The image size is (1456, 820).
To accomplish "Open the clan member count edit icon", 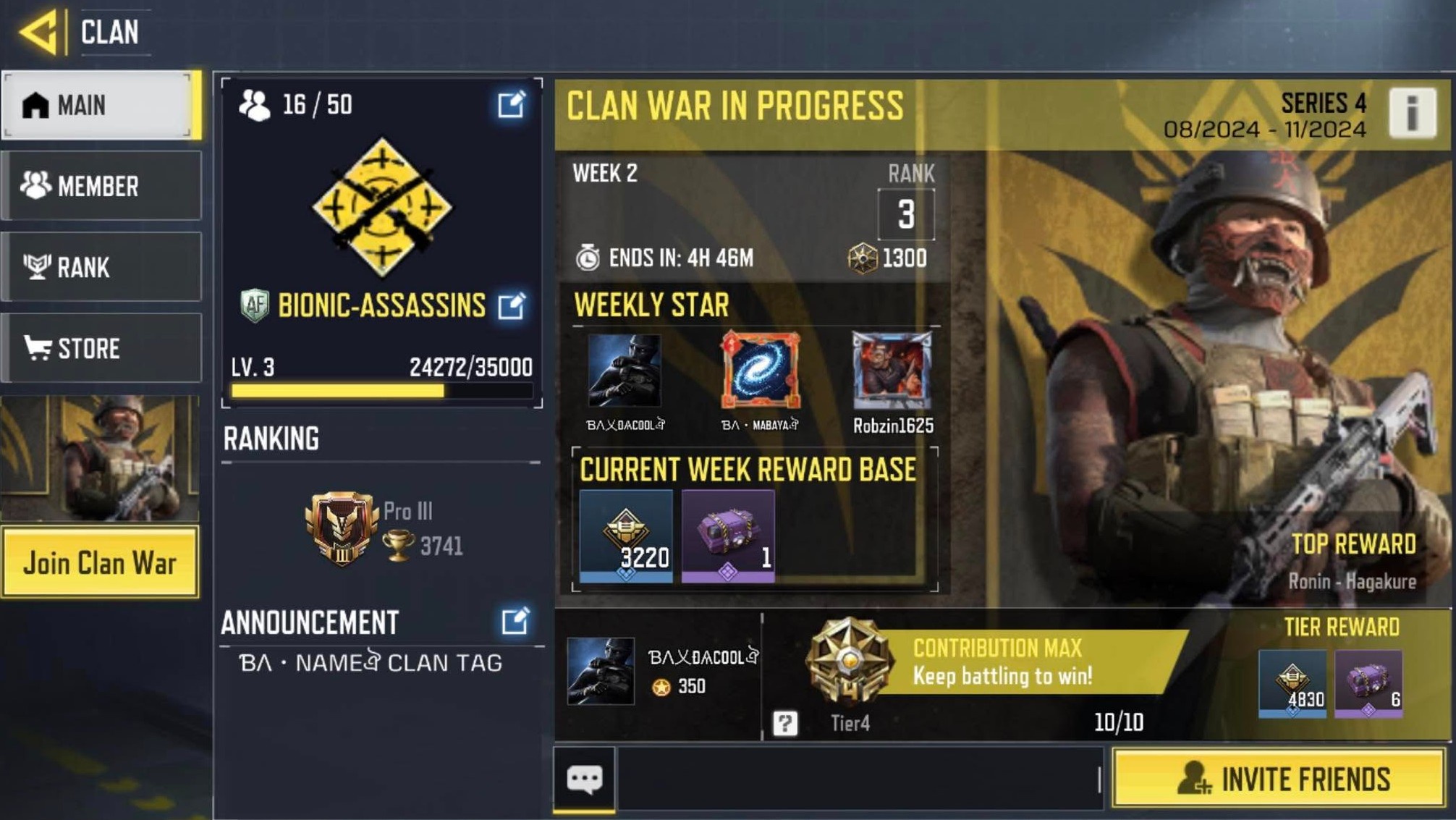I will click(514, 104).
